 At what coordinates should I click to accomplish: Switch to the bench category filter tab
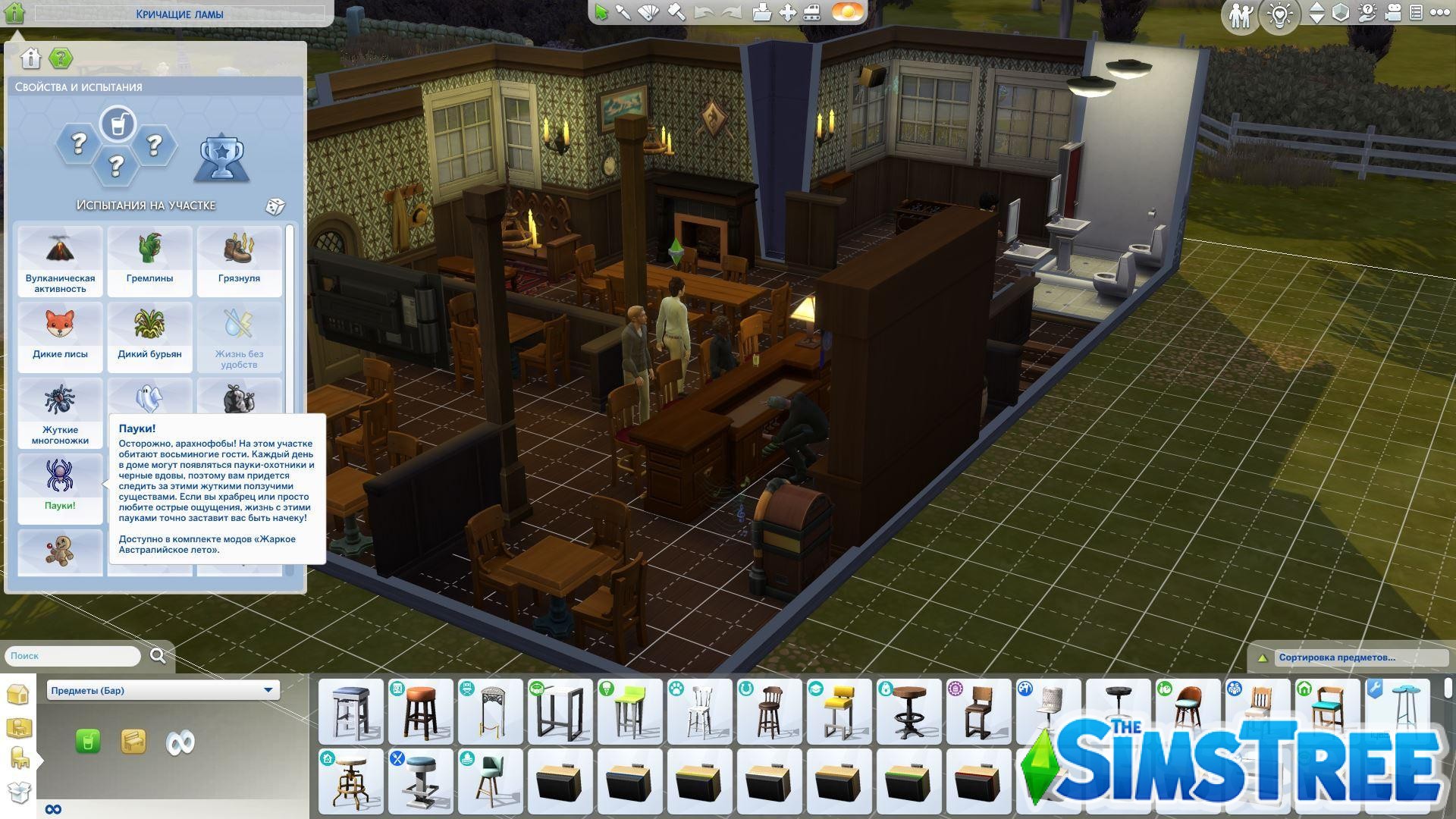click(135, 742)
